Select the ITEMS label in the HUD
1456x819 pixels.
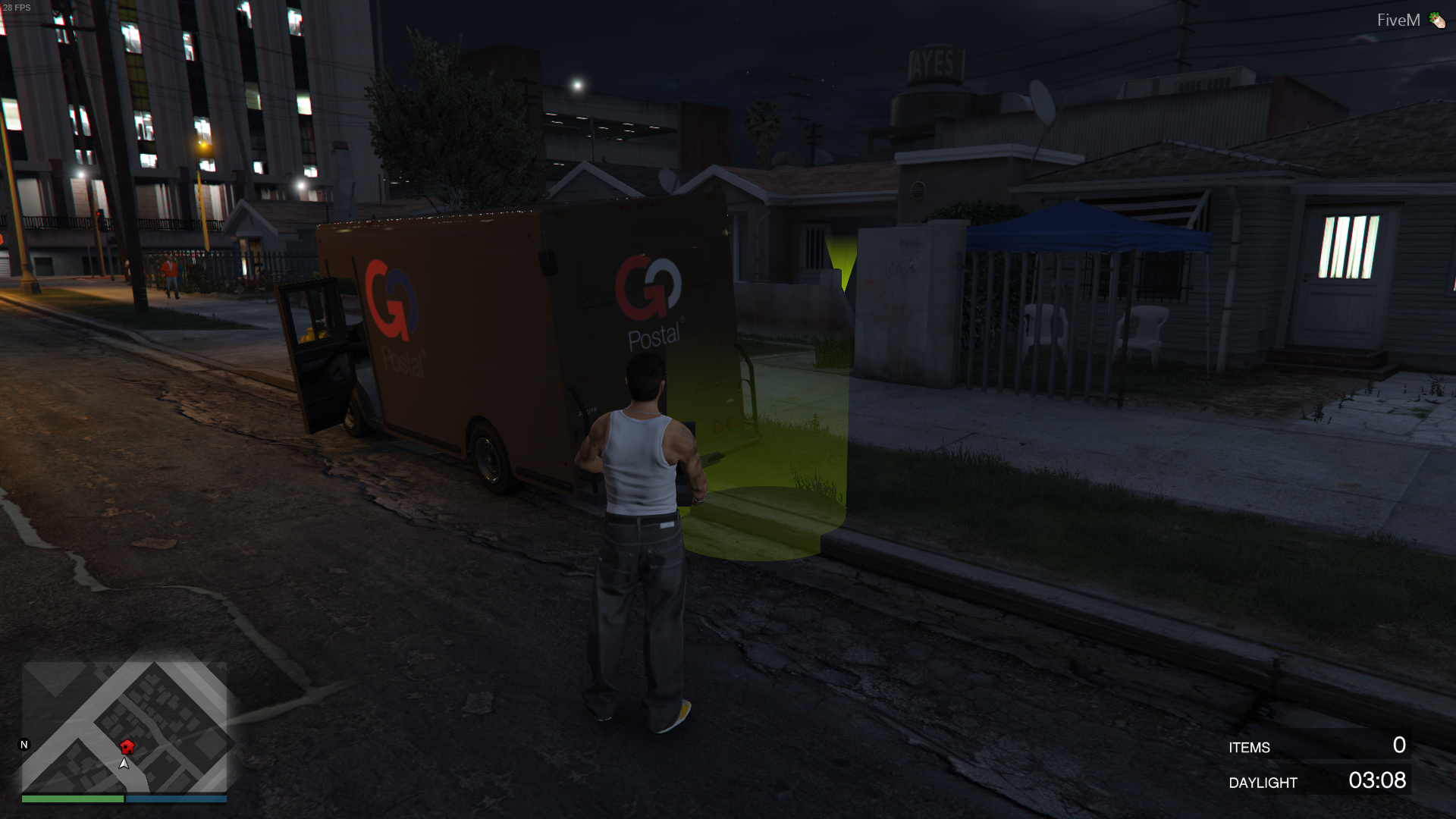coord(1249,748)
